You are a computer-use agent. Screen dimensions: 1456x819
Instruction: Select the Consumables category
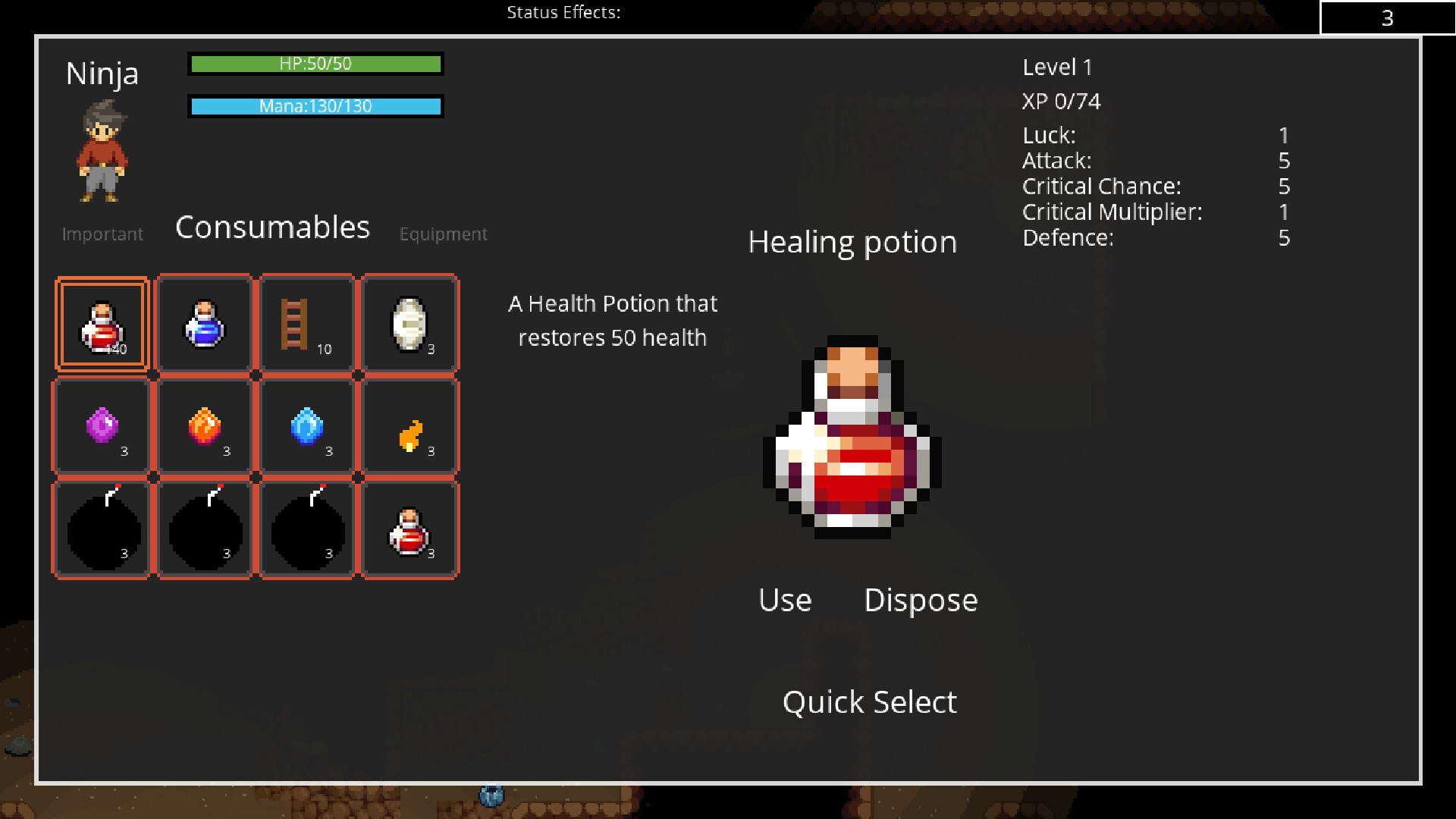click(271, 227)
